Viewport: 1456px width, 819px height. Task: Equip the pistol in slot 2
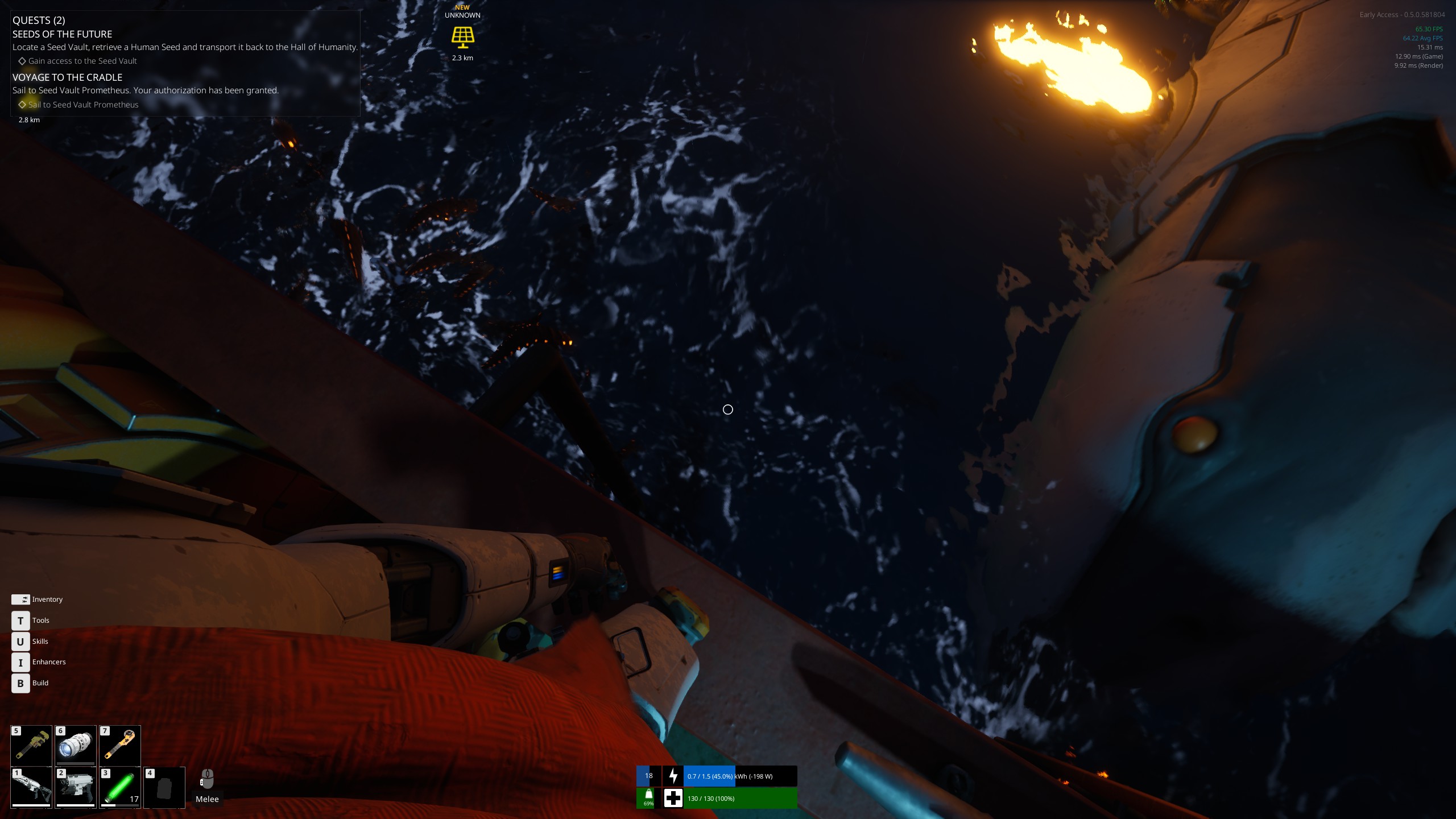(76, 788)
